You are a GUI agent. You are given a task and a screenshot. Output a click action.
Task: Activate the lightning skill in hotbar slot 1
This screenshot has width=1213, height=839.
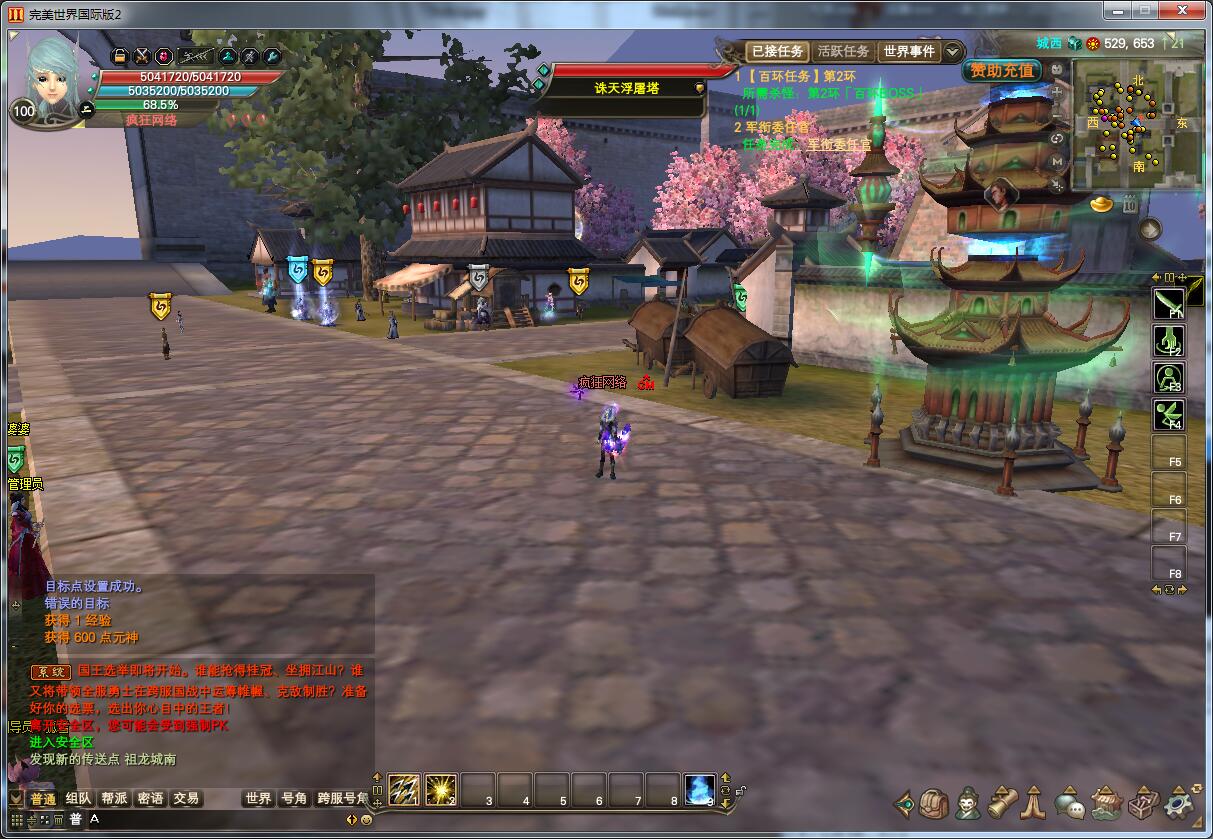tap(403, 789)
